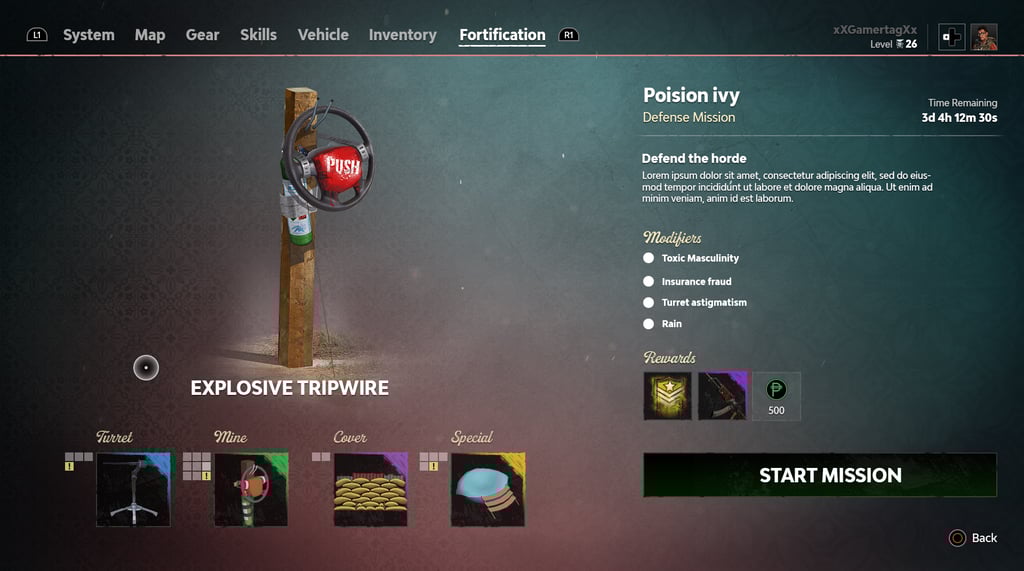The height and width of the screenshot is (571, 1024).
Task: Select the Rain modifier
Action: (648, 324)
